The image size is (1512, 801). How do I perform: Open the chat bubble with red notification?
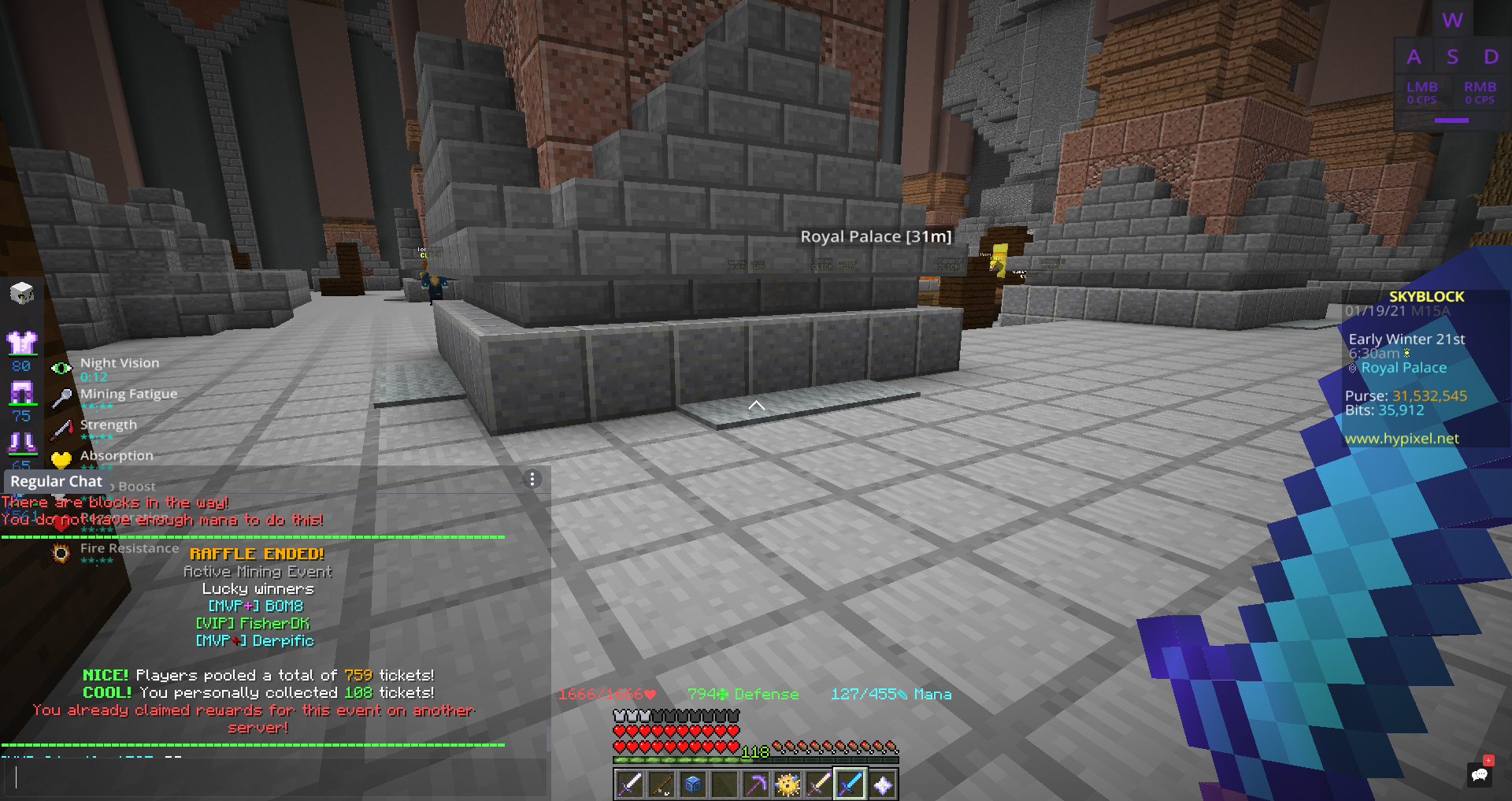[1478, 774]
